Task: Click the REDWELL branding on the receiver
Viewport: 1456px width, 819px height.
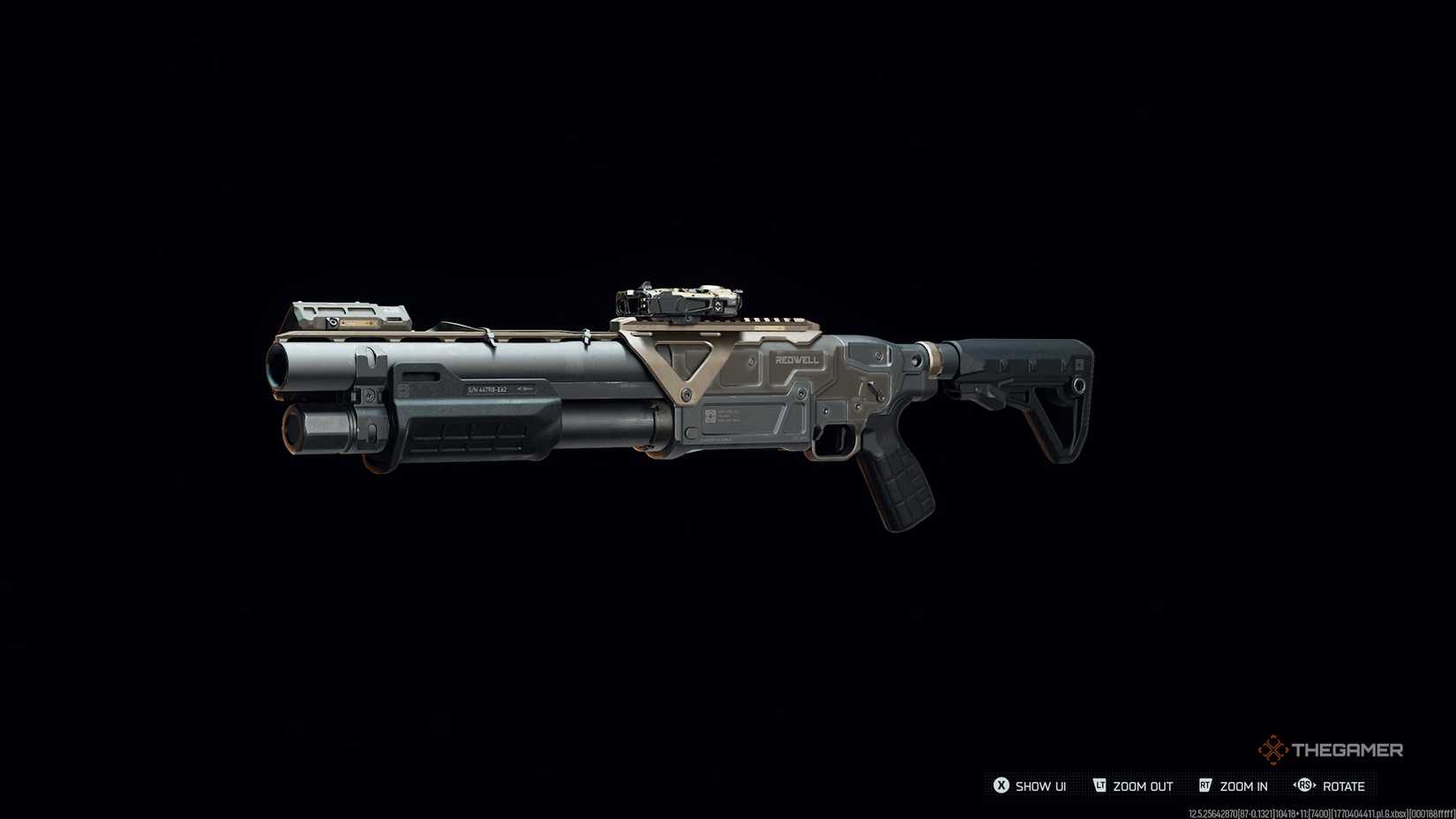Action: pos(796,360)
